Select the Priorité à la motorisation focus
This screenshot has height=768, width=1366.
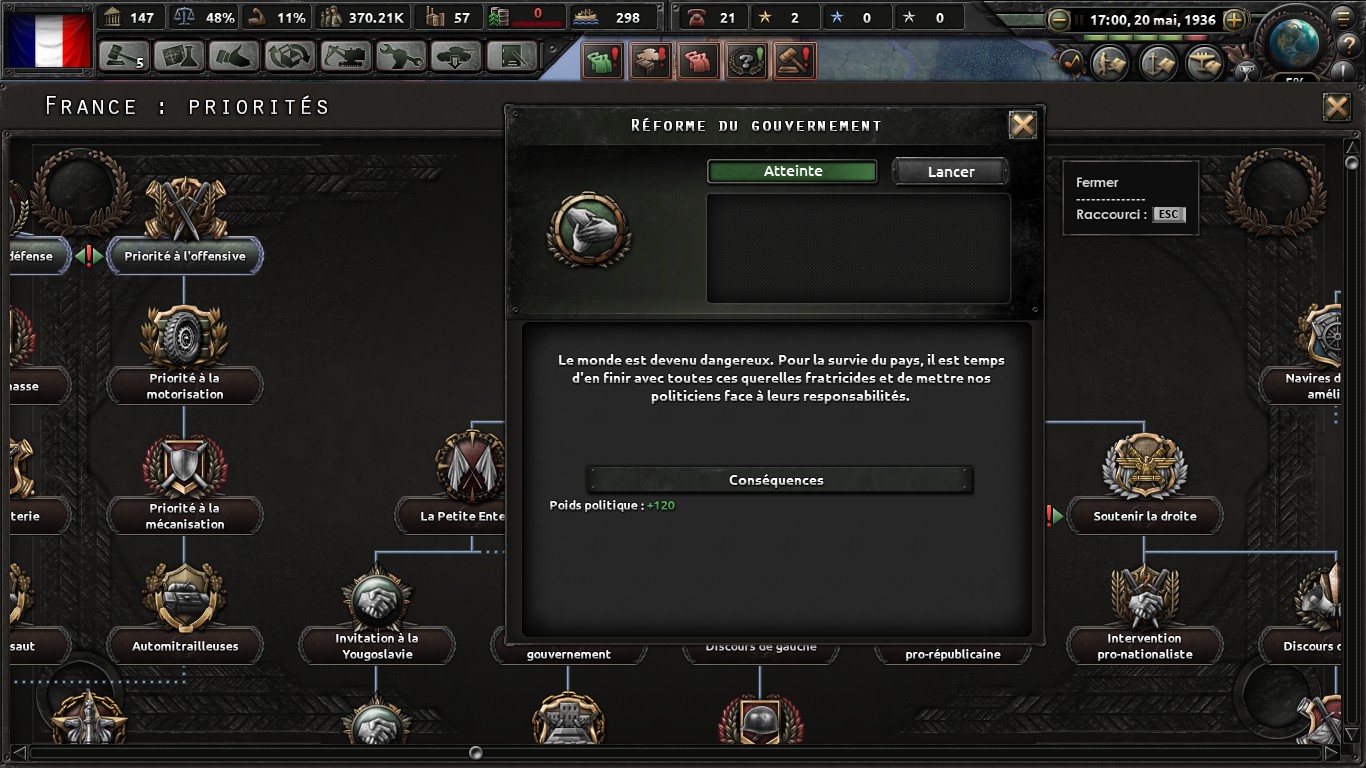click(184, 386)
